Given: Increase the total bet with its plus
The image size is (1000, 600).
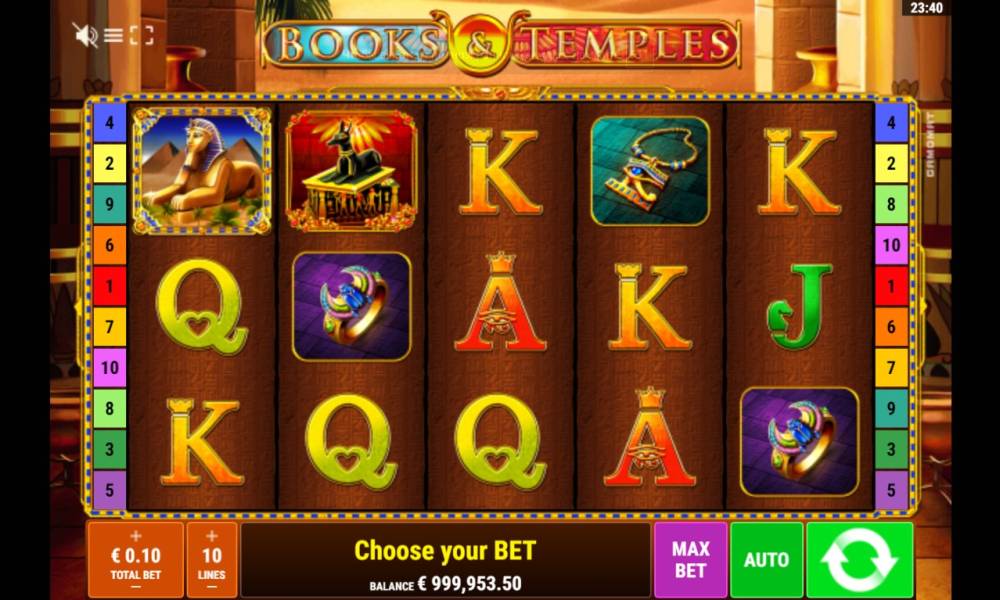Looking at the screenshot, I should tap(136, 536).
